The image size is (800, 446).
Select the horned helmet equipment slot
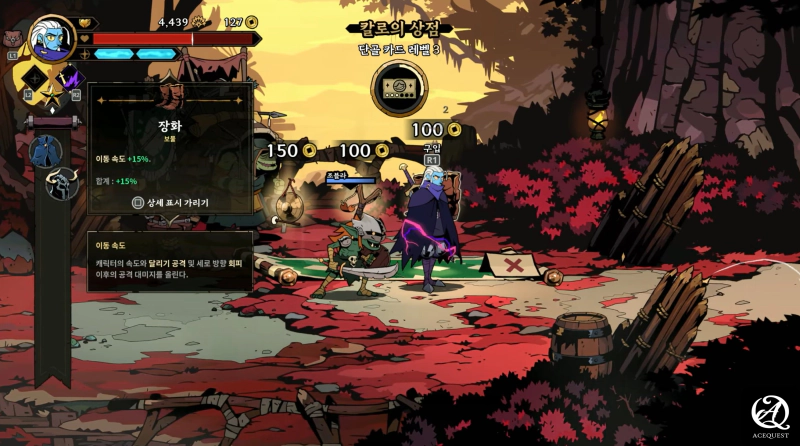click(59, 183)
